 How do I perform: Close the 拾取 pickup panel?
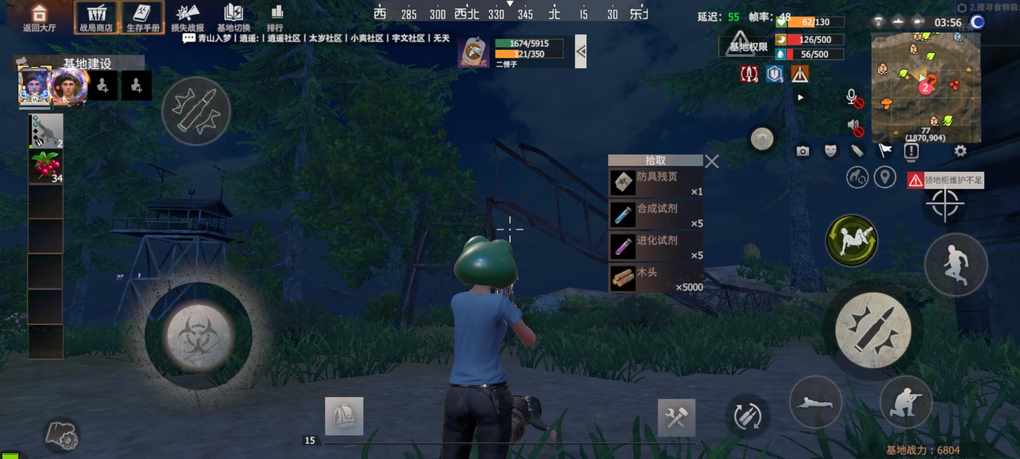(x=712, y=160)
